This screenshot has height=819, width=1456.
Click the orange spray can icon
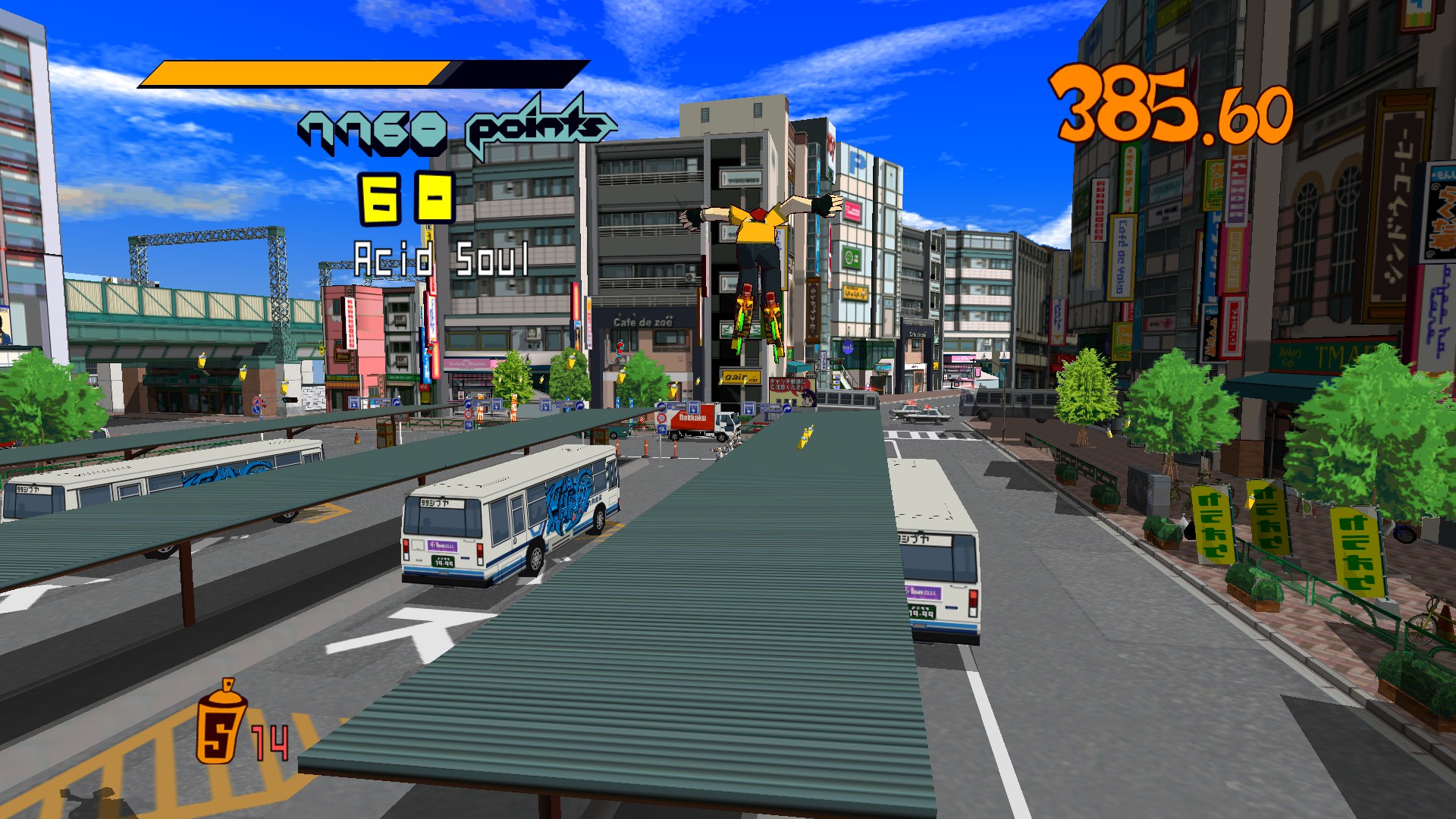[221, 723]
